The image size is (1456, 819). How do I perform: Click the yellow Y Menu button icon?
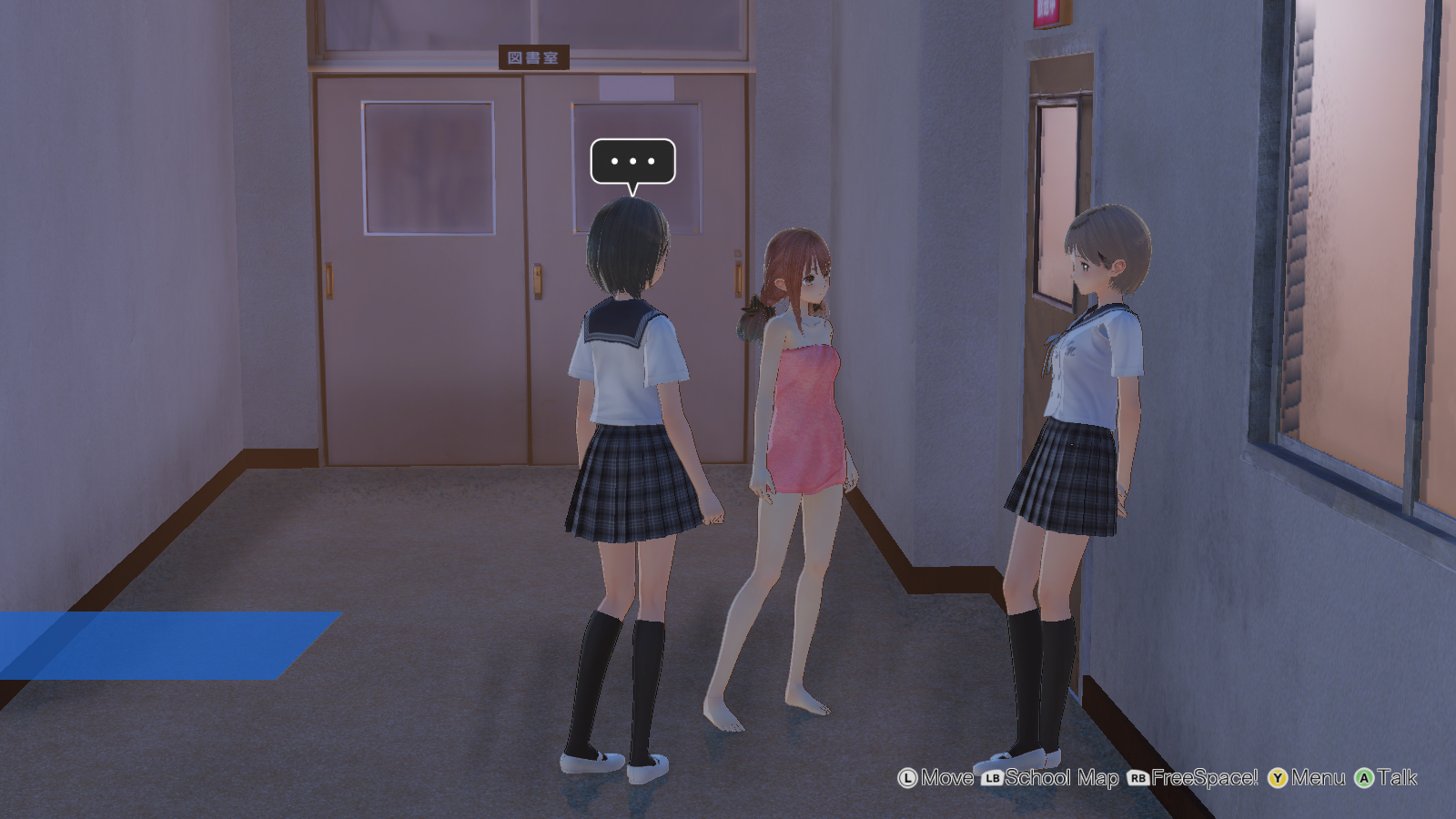[x=1278, y=778]
